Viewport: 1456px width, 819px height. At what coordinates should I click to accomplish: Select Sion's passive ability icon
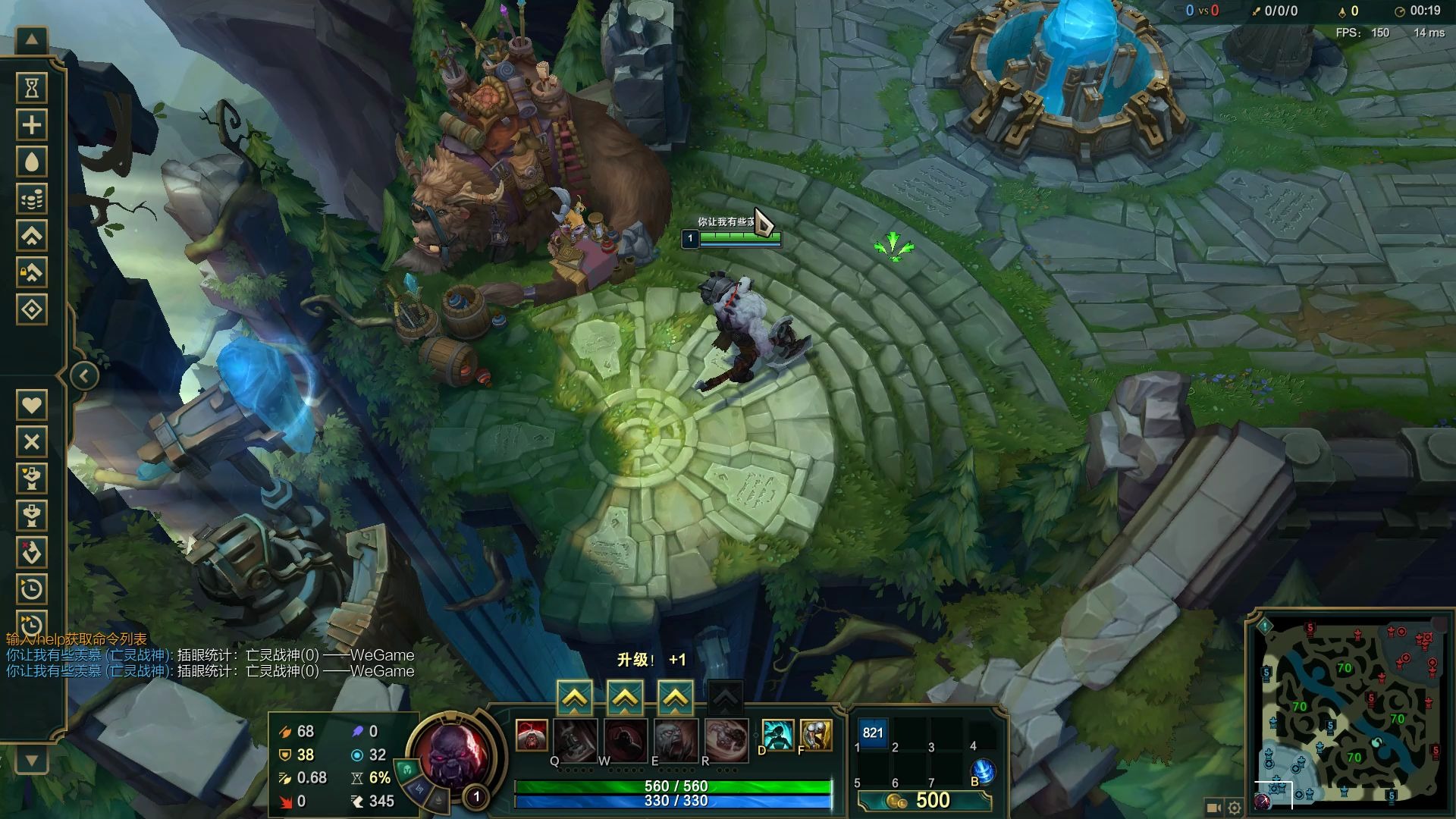(x=532, y=736)
